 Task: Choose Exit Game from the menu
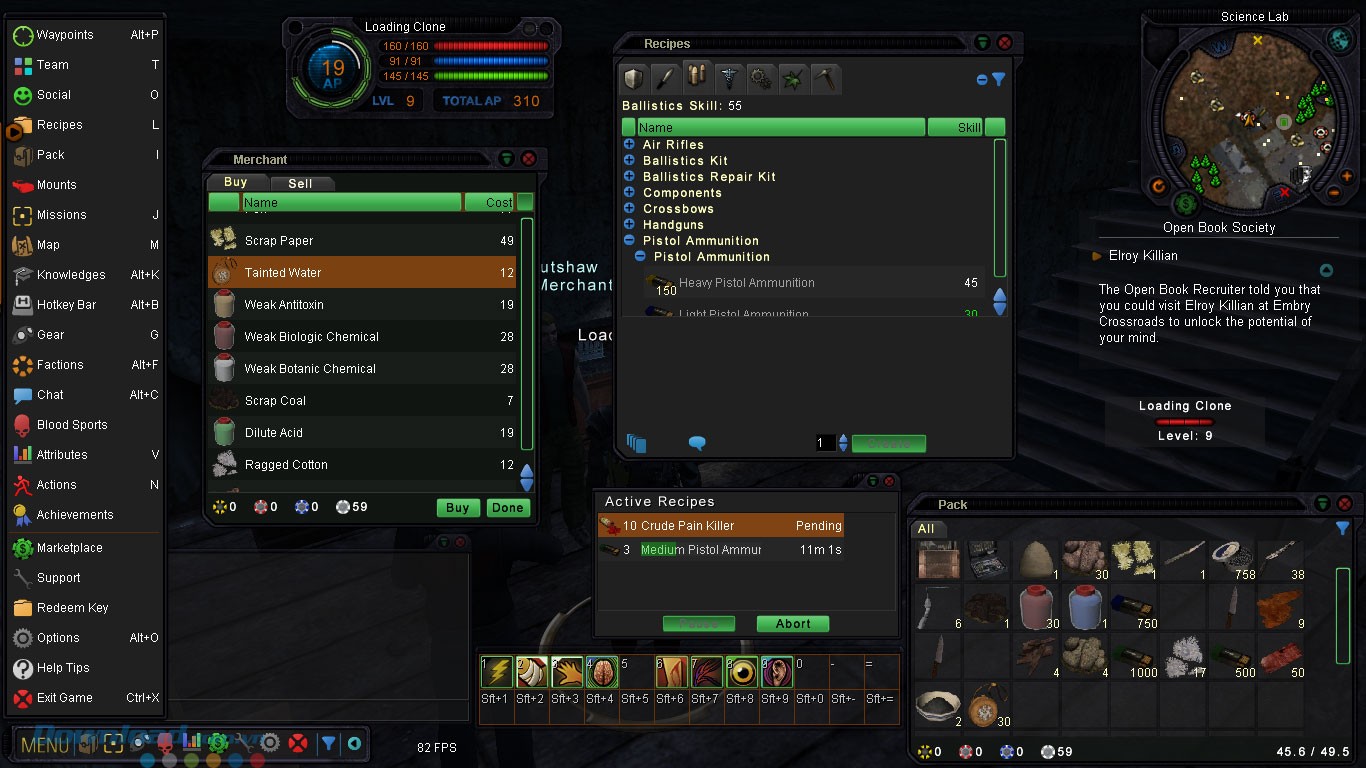click(64, 698)
